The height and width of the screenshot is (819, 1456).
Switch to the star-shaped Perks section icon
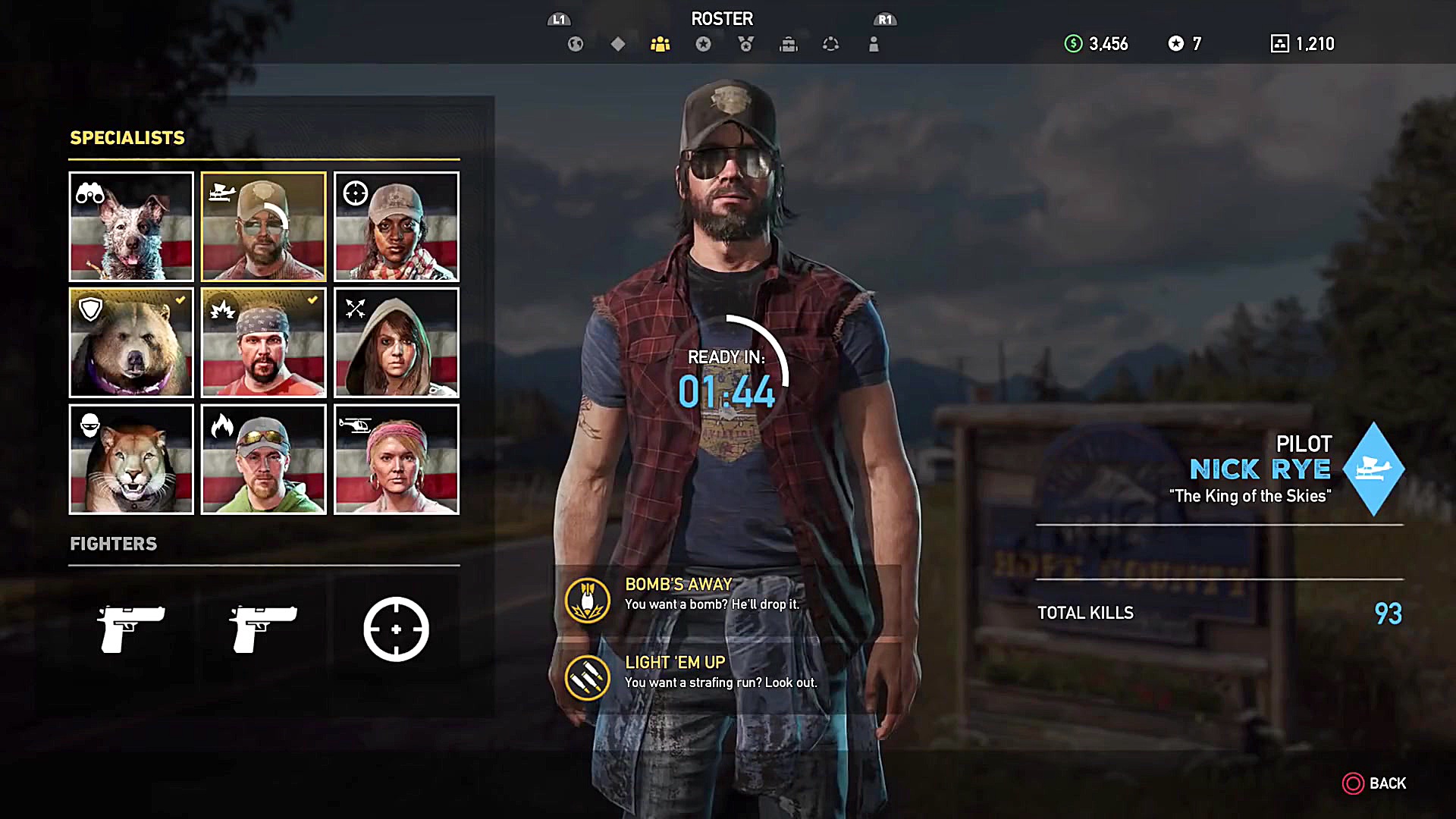(x=704, y=44)
